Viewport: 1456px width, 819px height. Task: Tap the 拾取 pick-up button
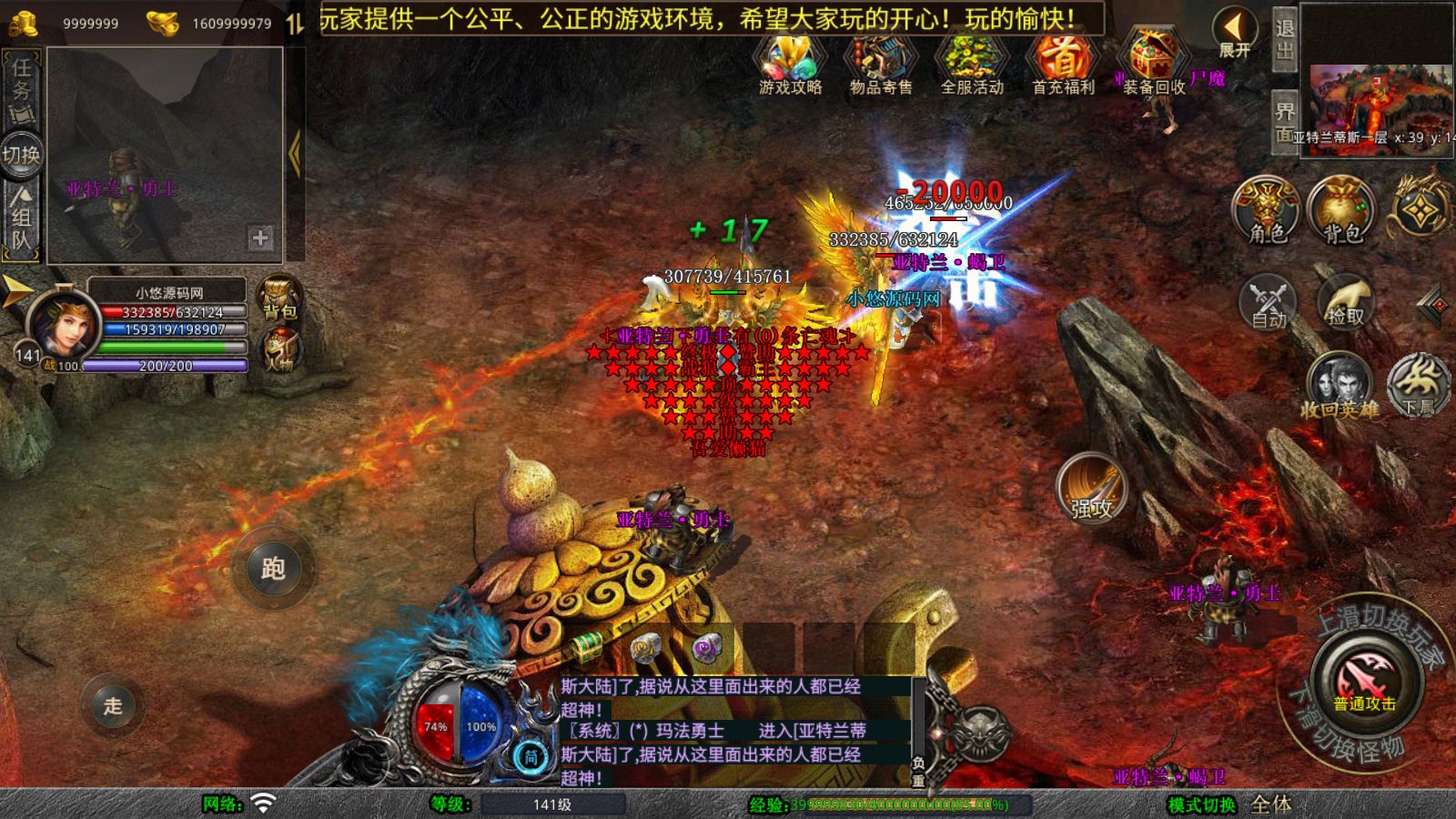click(1345, 301)
